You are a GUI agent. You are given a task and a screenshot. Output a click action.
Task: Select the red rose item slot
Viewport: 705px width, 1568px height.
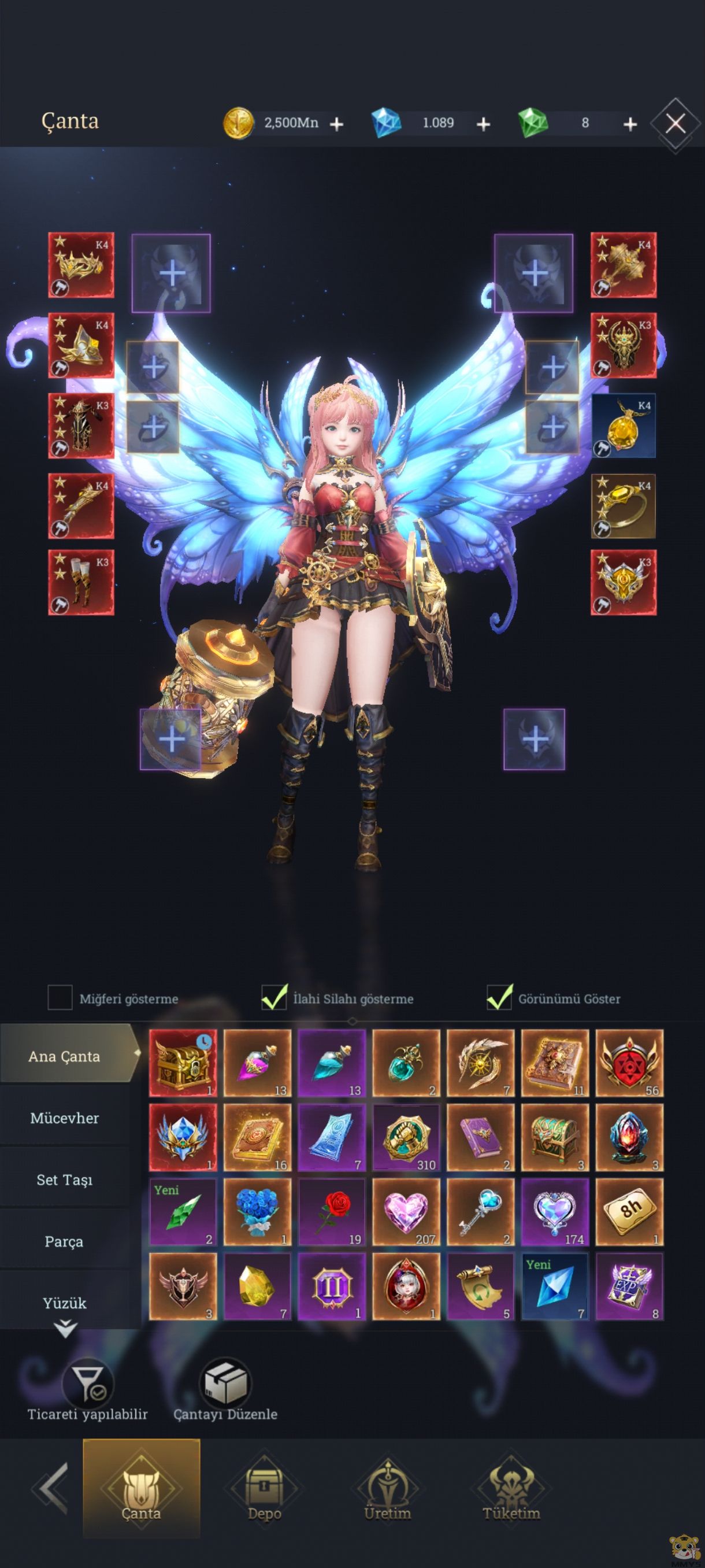332,1212
